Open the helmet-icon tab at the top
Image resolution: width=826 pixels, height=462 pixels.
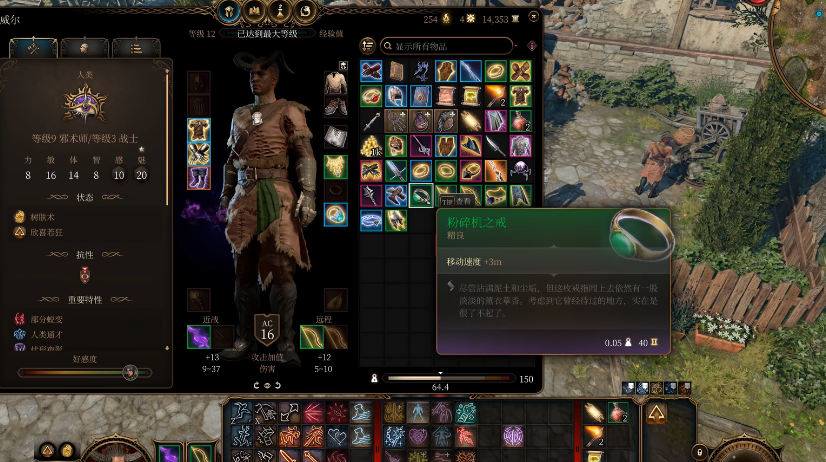pos(228,12)
